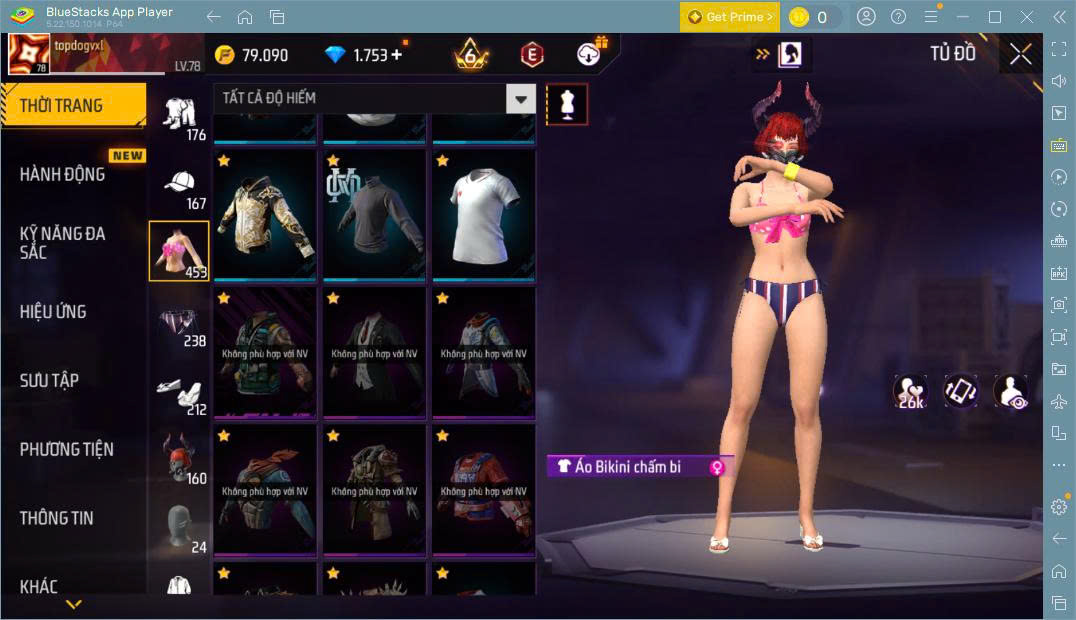Screen dimensions: 1076x620
Task: Click the BlueStacks Get Prime button
Action: [729, 17]
